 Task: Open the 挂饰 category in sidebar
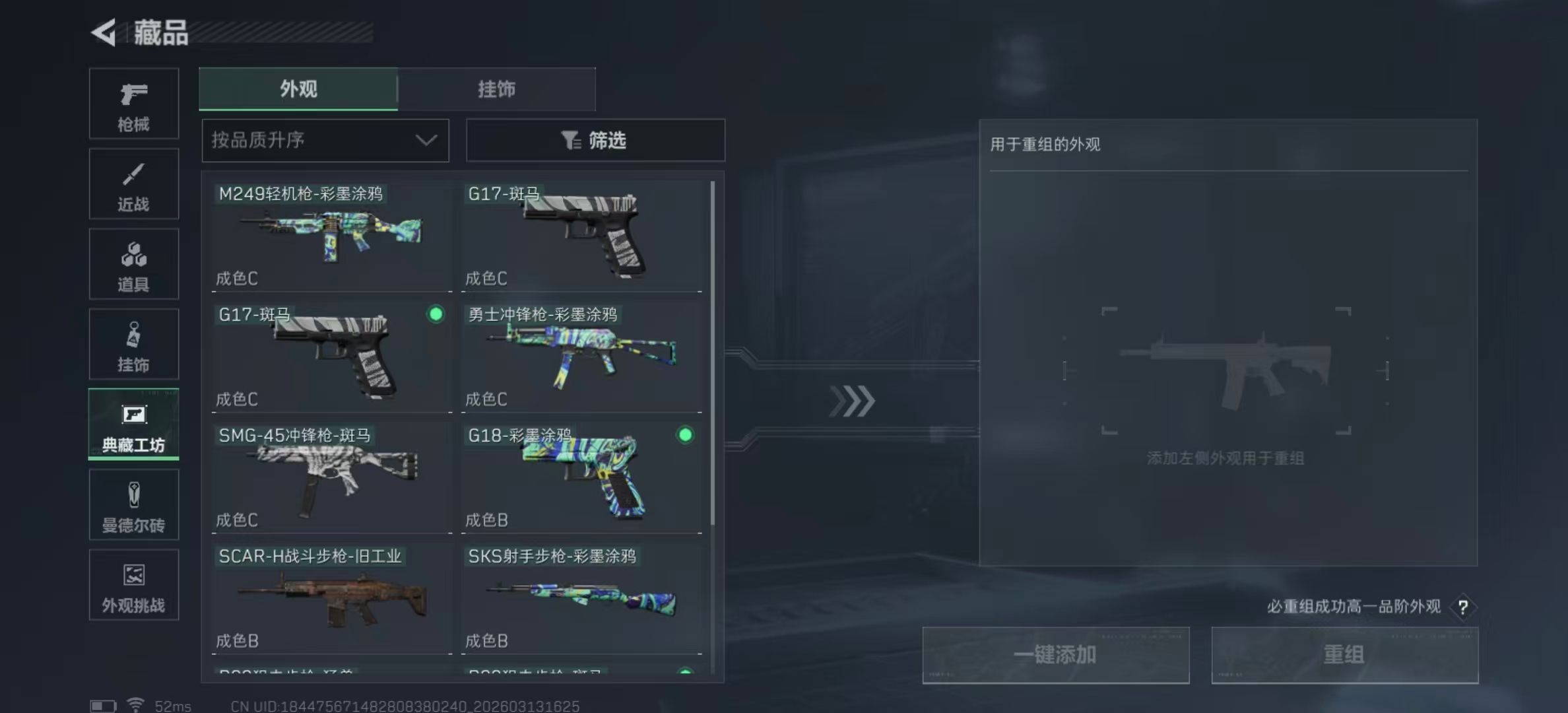tap(133, 344)
